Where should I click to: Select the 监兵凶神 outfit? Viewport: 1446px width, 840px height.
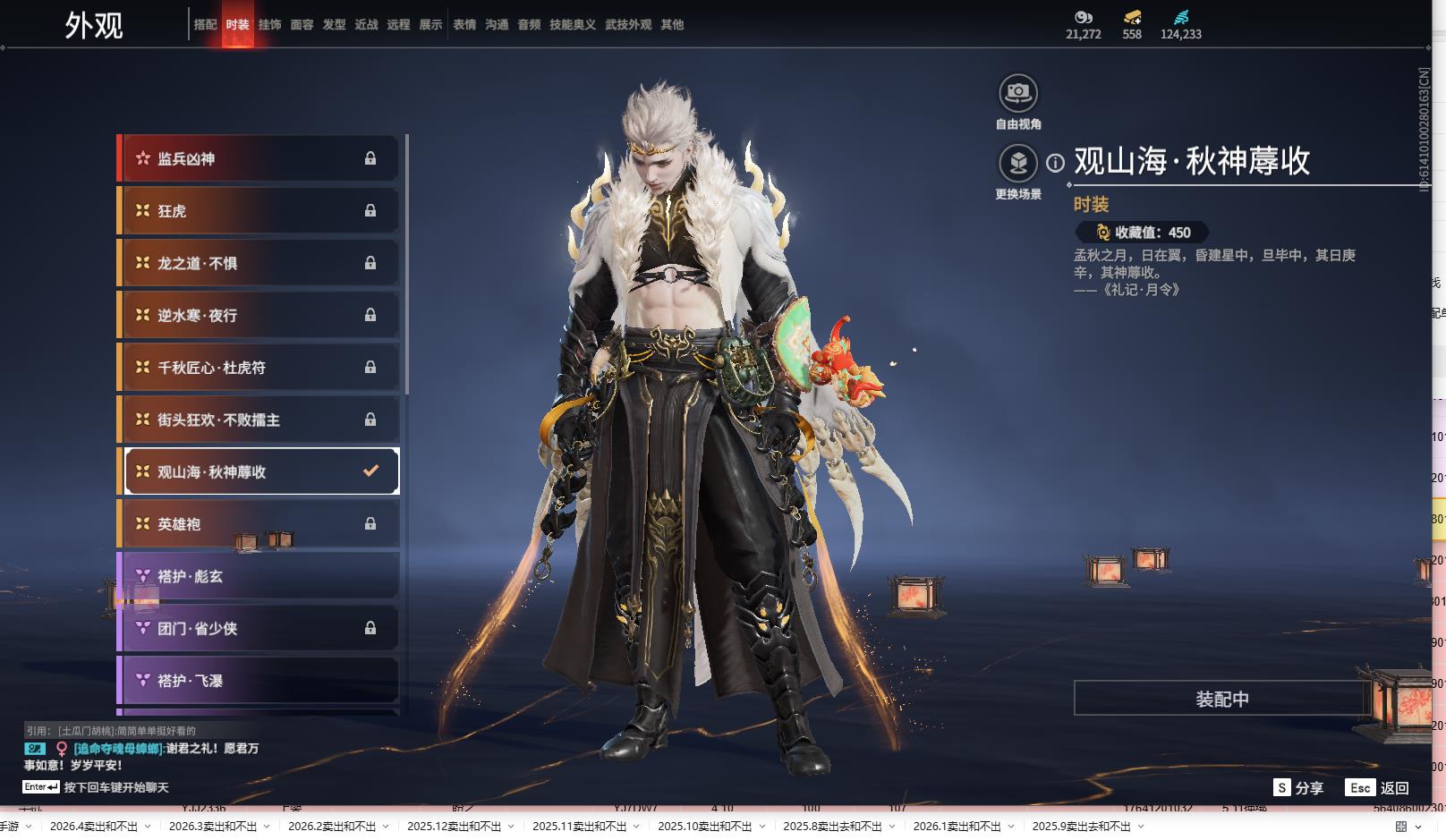point(259,158)
